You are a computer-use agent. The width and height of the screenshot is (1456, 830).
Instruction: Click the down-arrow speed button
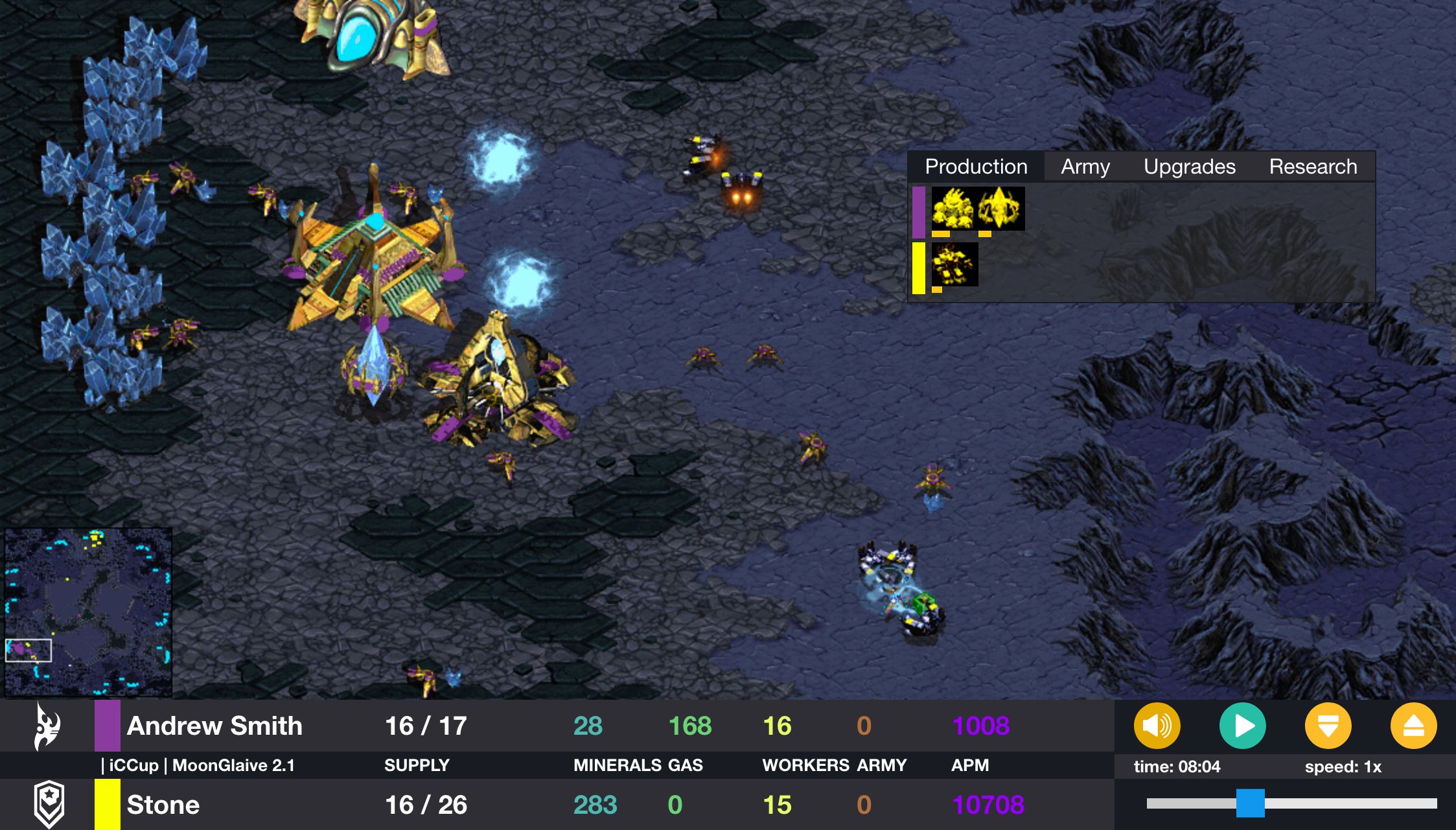(1328, 726)
